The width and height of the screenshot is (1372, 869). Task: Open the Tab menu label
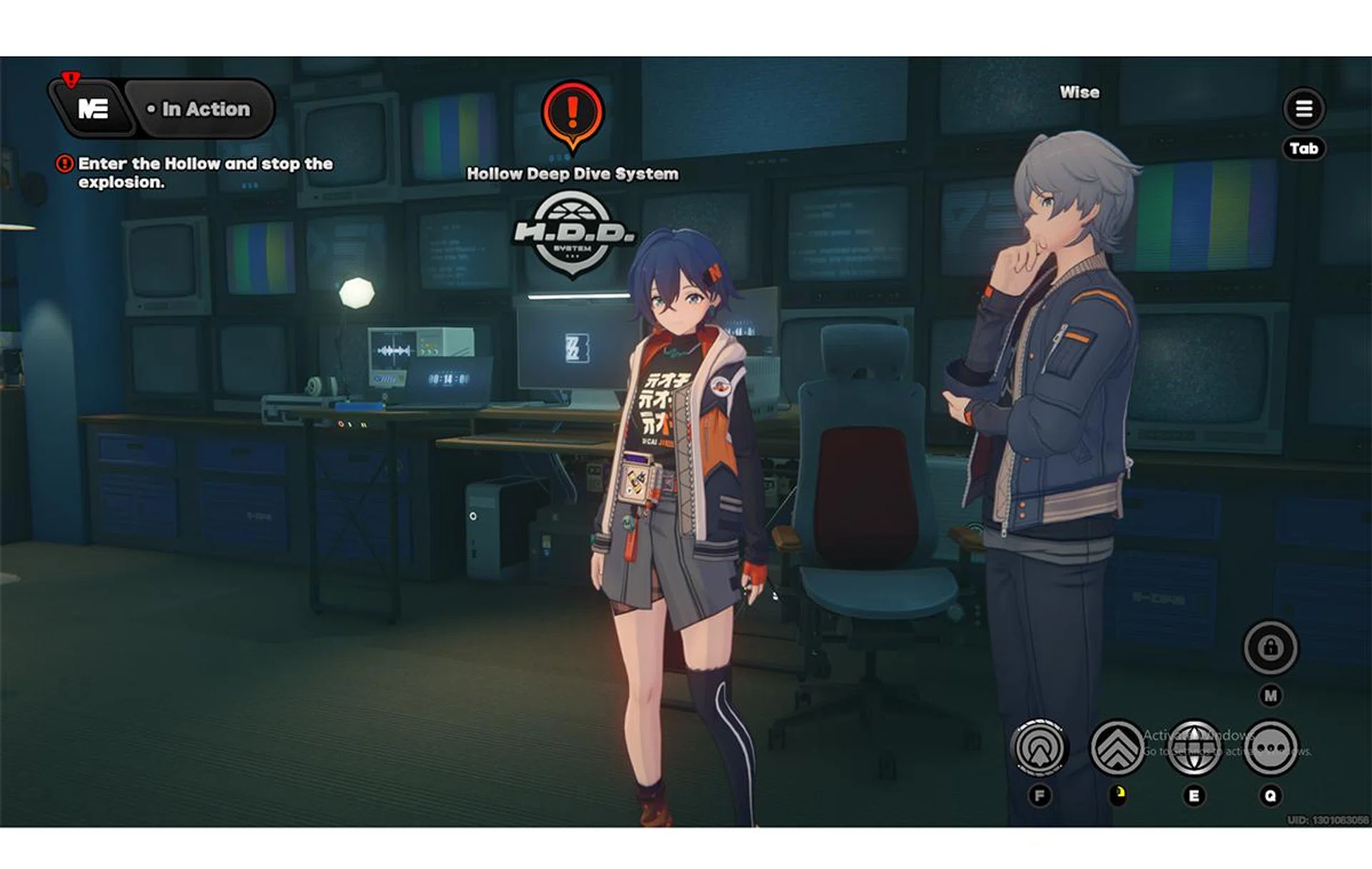tap(1305, 148)
